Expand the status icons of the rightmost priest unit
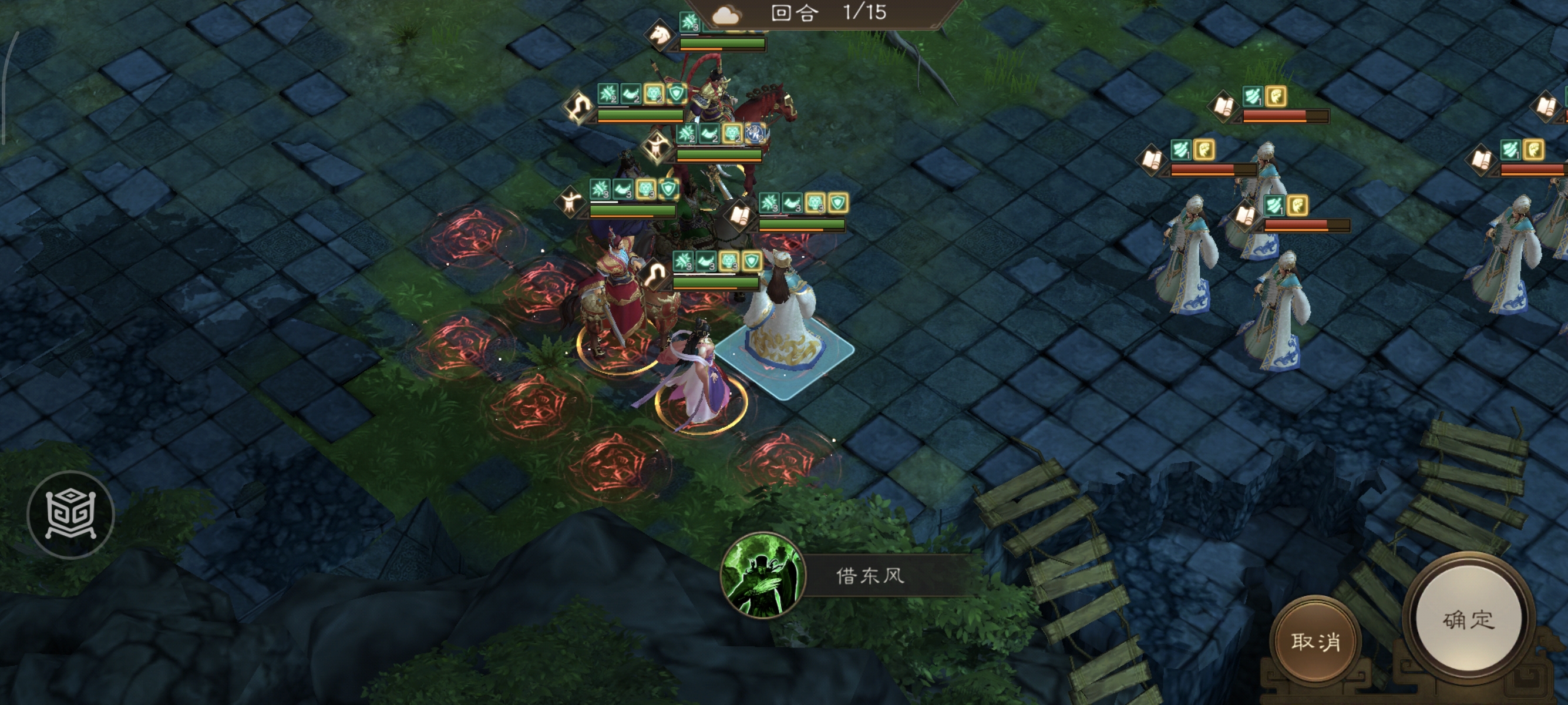The image size is (1568, 705). click(x=1520, y=149)
